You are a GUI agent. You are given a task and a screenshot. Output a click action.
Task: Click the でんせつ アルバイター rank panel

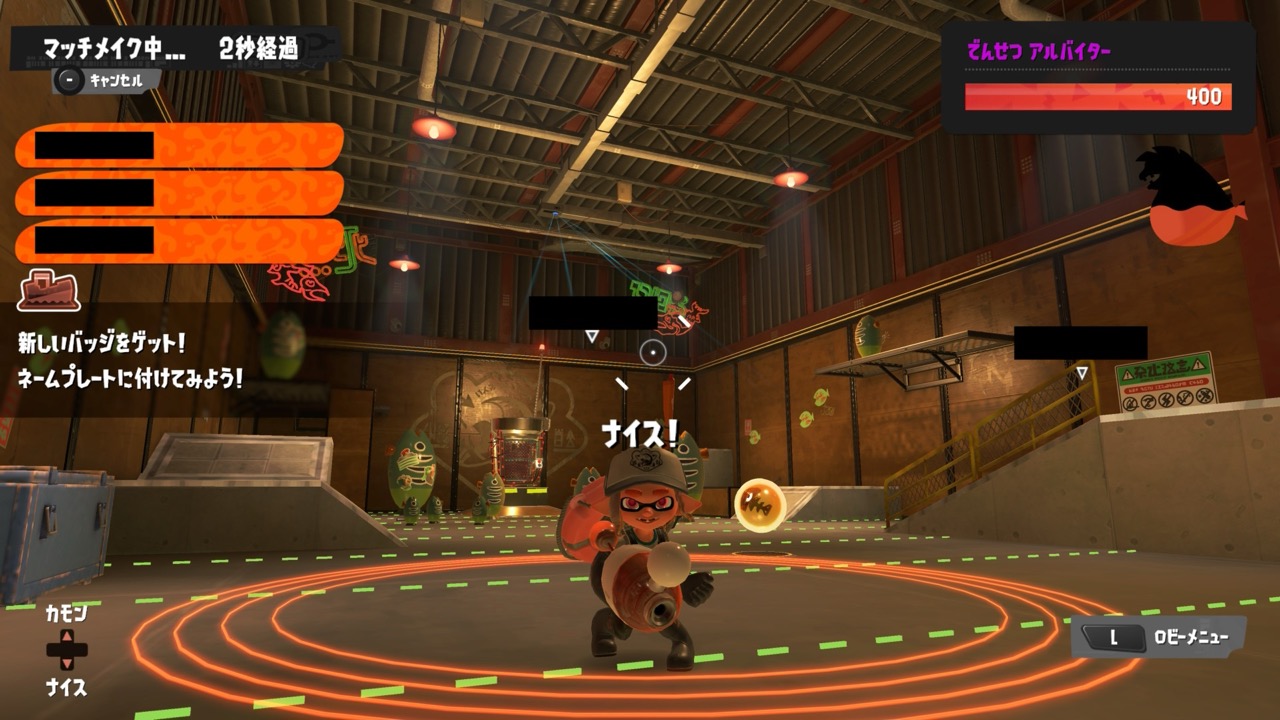[x=1098, y=78]
